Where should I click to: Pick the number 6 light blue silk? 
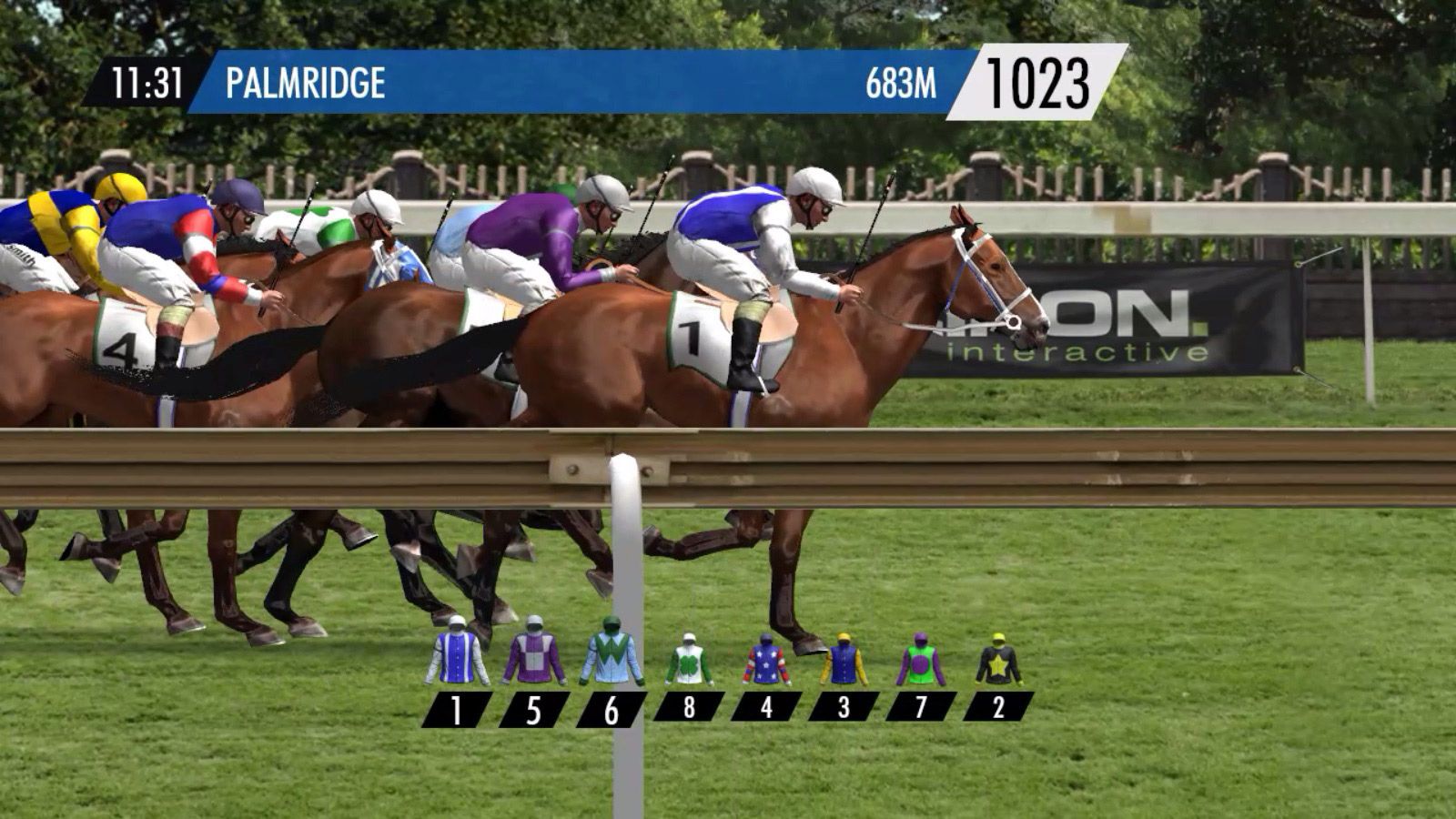612,653
